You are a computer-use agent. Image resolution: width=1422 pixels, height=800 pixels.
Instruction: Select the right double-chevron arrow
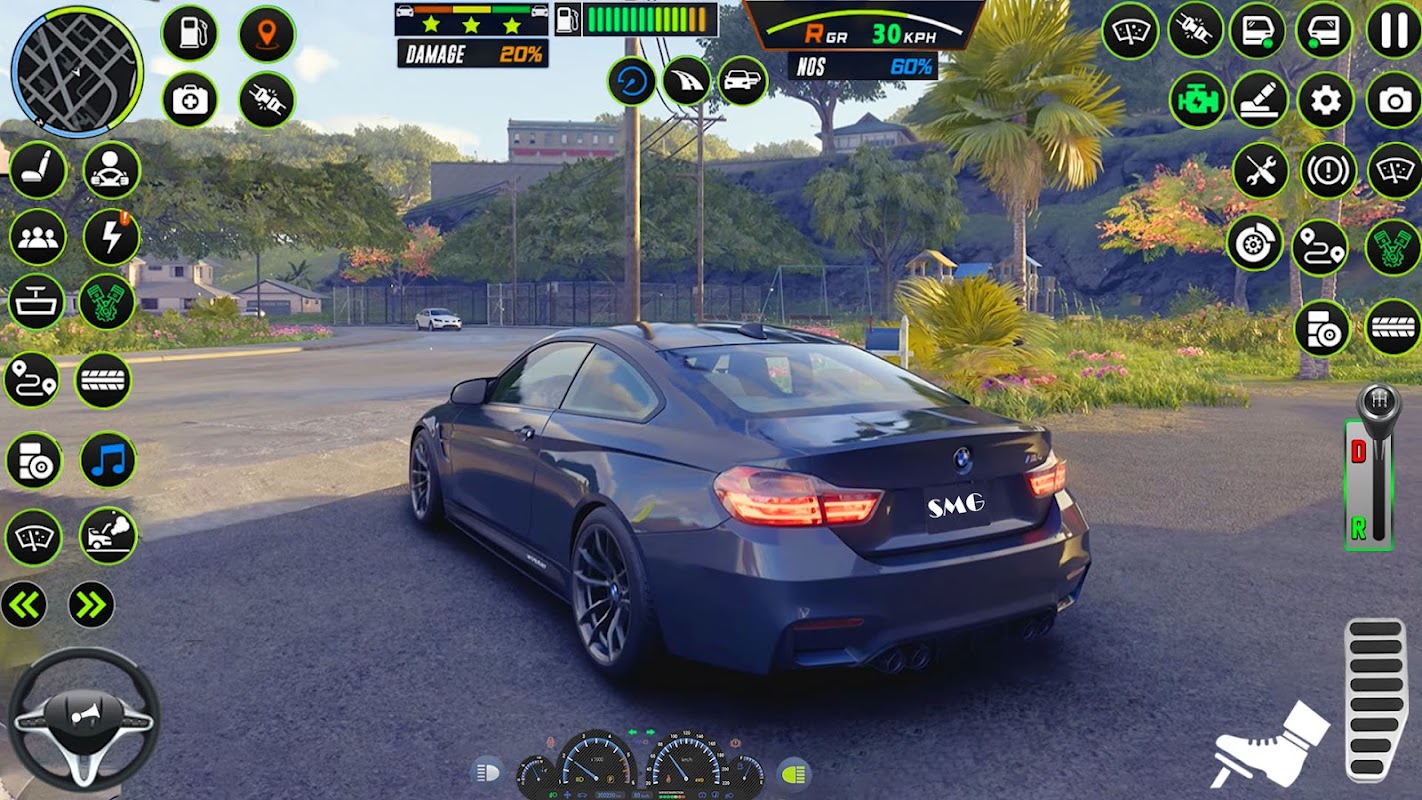tap(91, 604)
